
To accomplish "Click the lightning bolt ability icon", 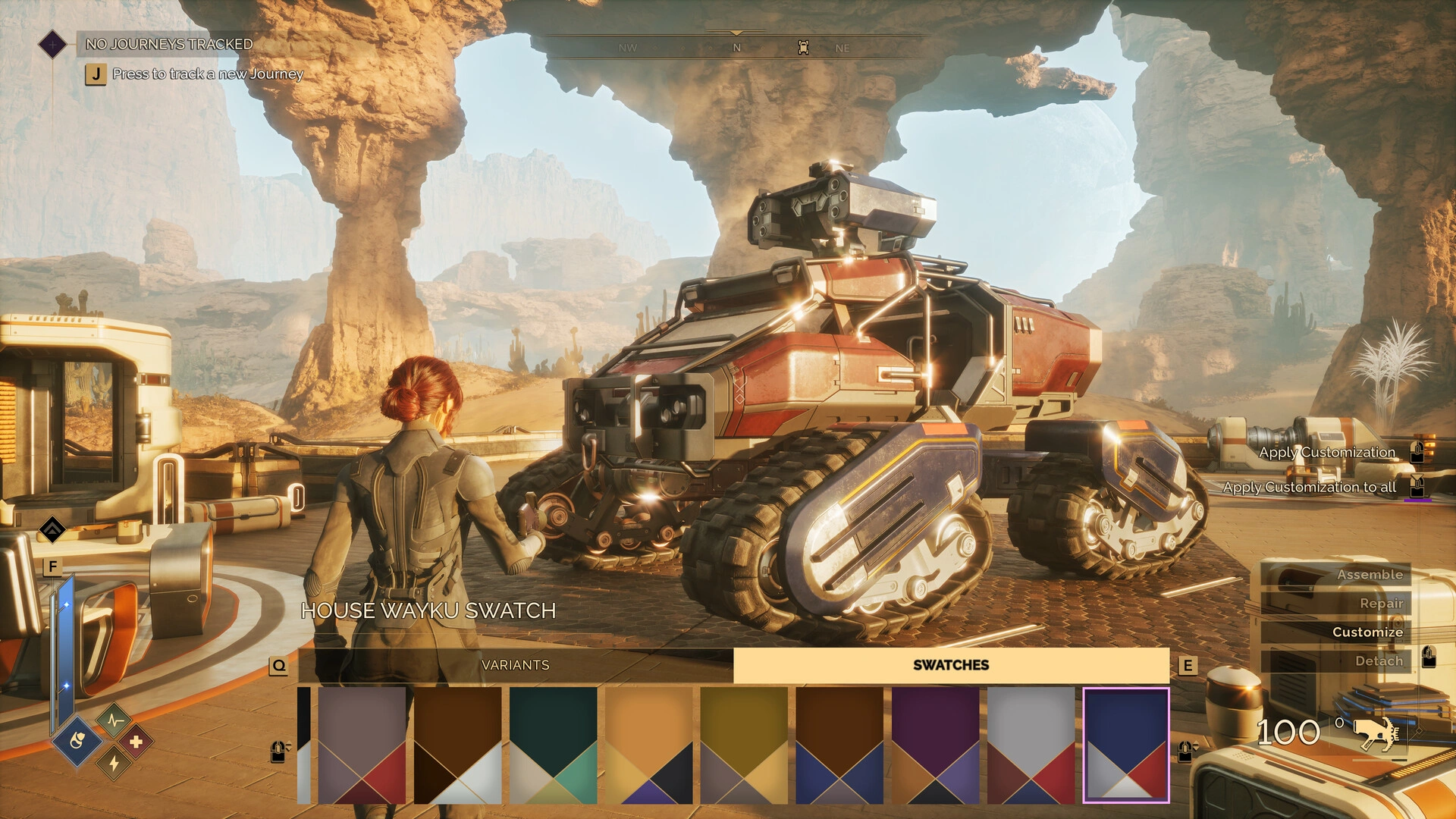I will [114, 762].
